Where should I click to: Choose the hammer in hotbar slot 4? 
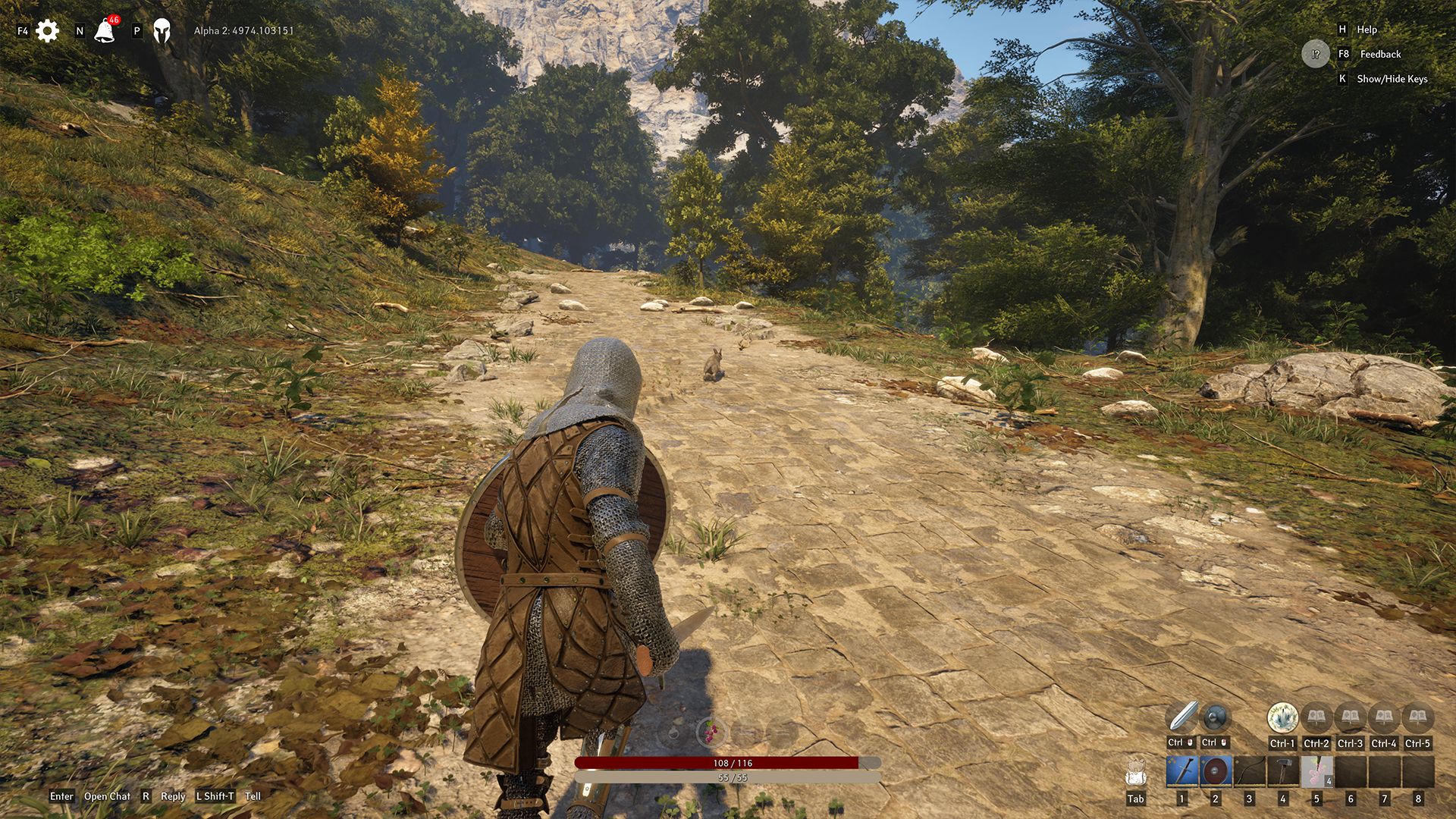[x=1282, y=772]
